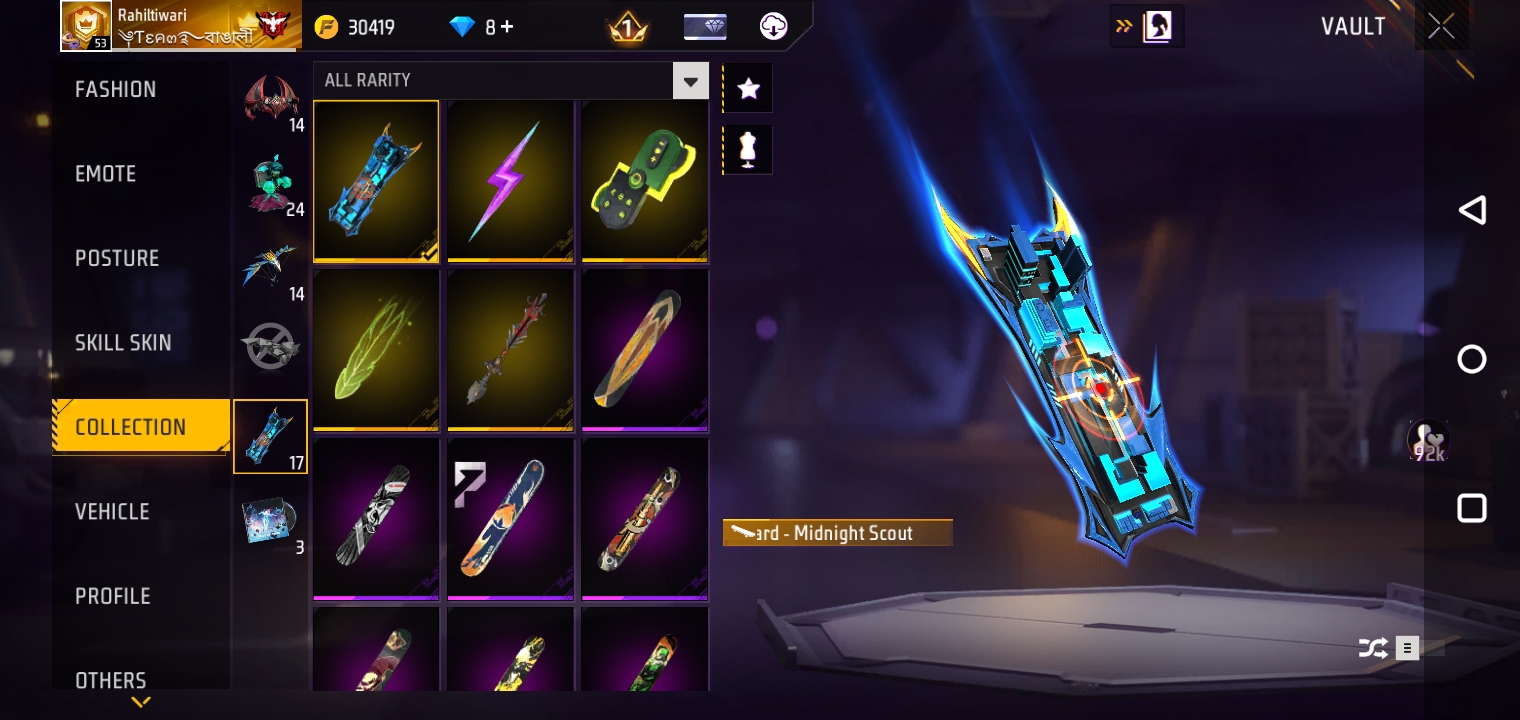
Task: Expand the chevron arrows next to photo icon
Action: pyautogui.click(x=1124, y=26)
